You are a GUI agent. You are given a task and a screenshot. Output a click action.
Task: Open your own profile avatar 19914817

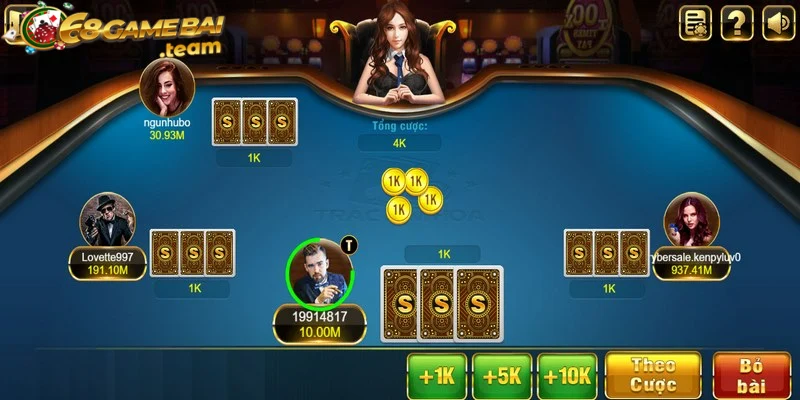[320, 273]
